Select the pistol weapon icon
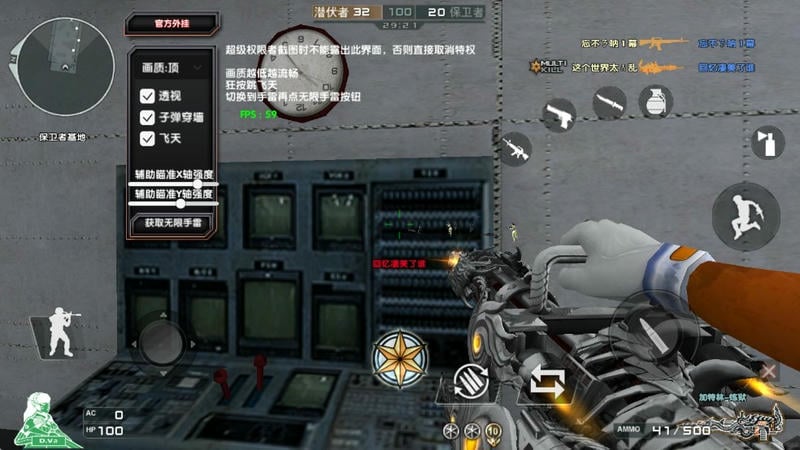Viewport: 800px width, 450px height. click(x=560, y=115)
